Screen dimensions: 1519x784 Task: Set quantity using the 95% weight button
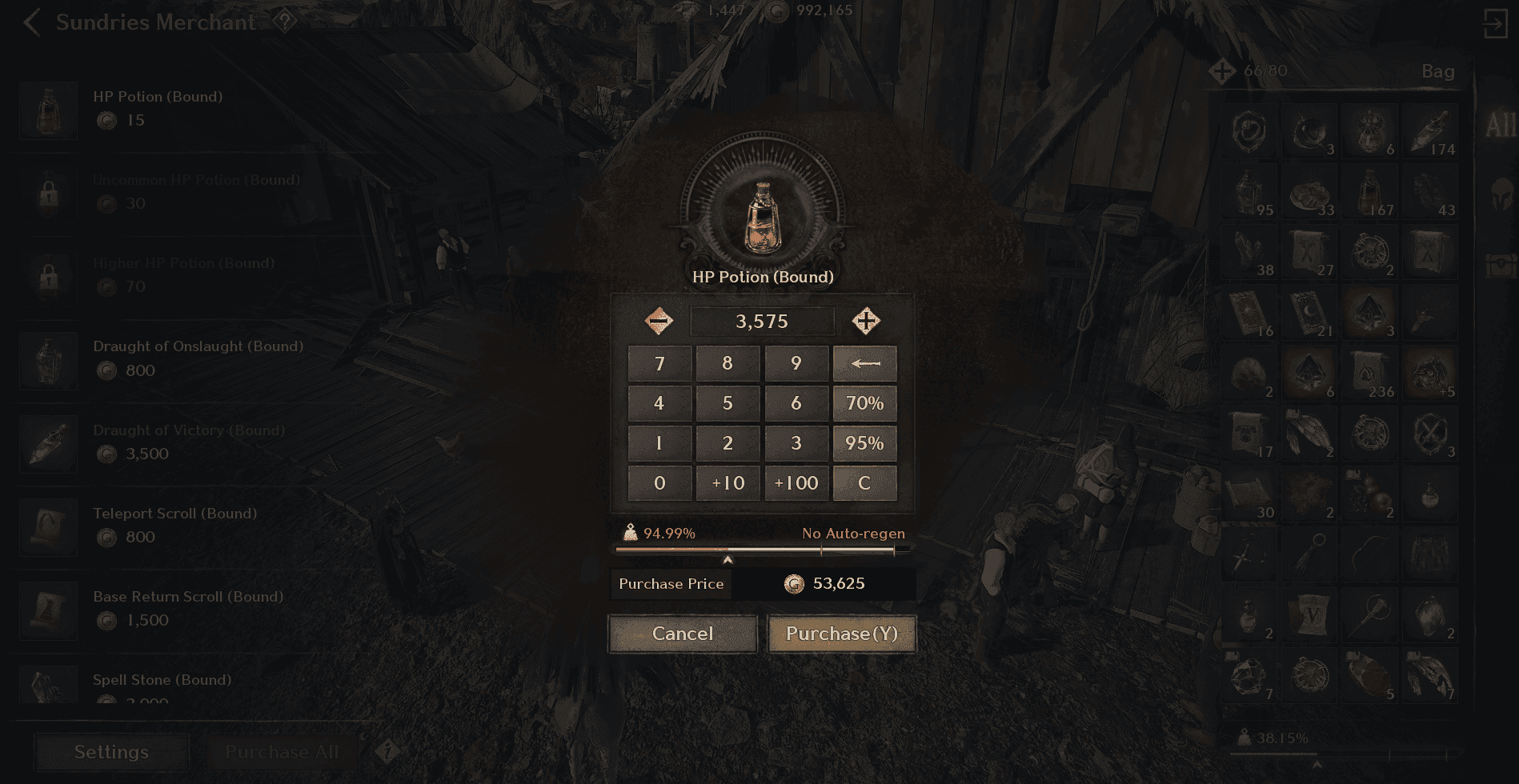pyautogui.click(x=864, y=442)
